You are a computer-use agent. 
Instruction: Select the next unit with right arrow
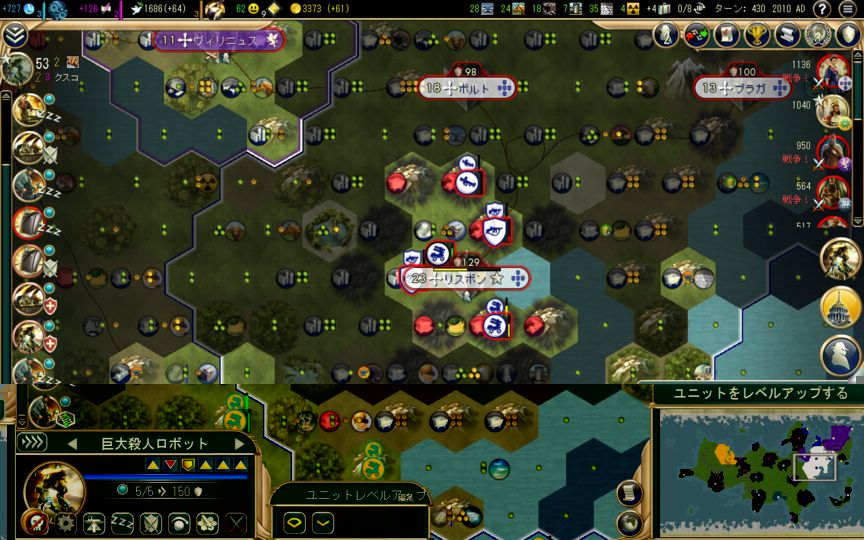(239, 443)
